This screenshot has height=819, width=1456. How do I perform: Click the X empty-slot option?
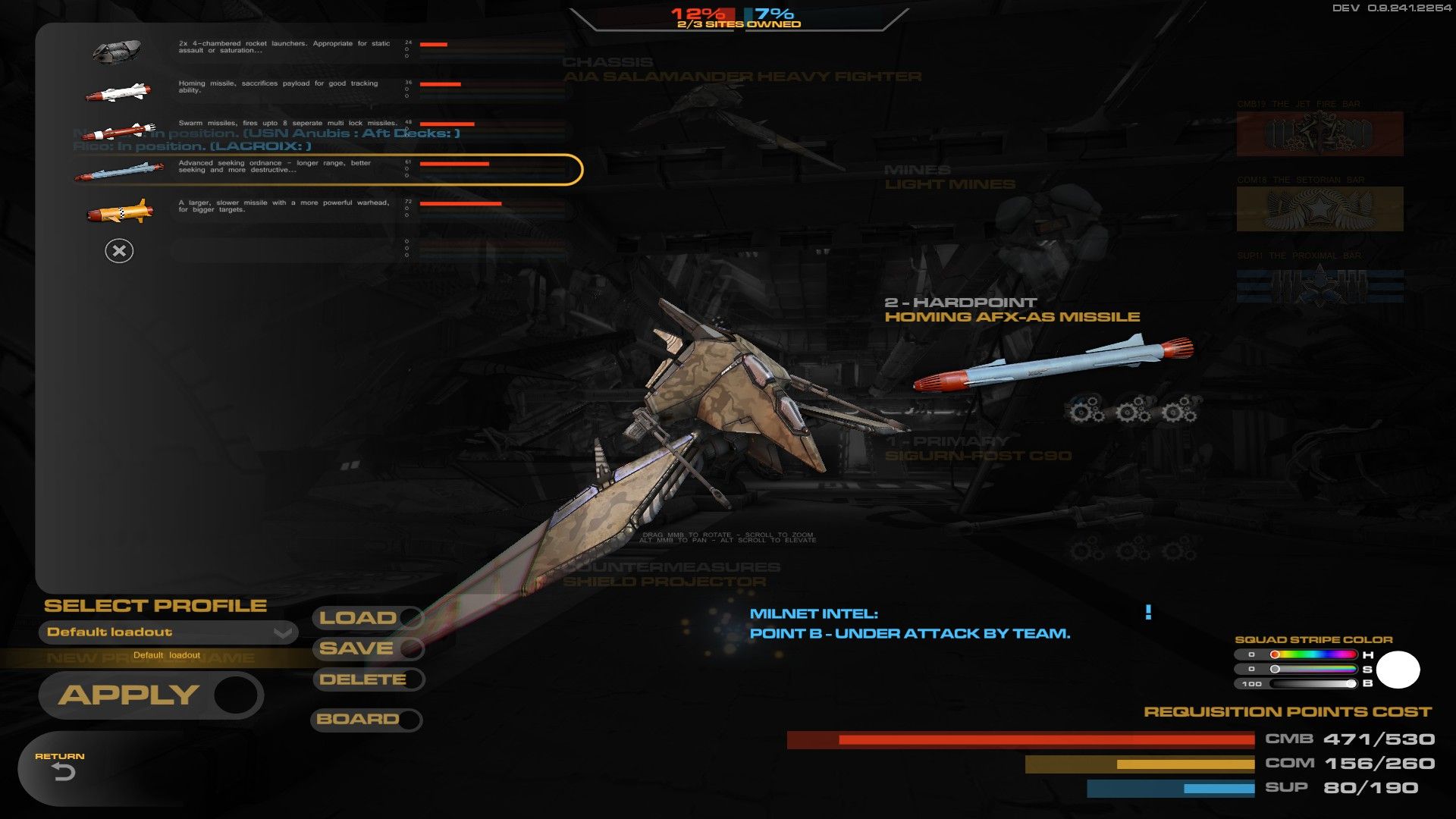click(119, 251)
